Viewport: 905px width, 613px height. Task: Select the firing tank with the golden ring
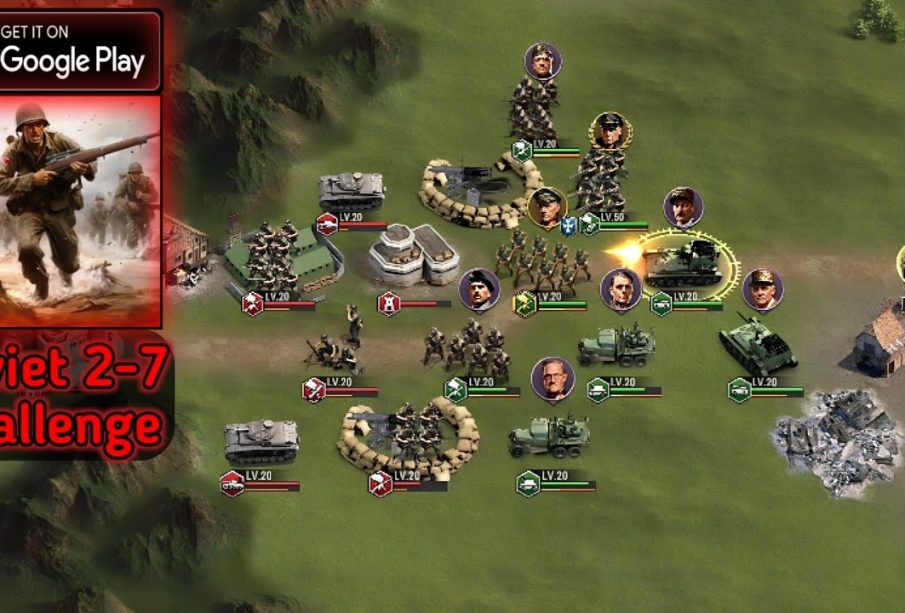click(686, 262)
